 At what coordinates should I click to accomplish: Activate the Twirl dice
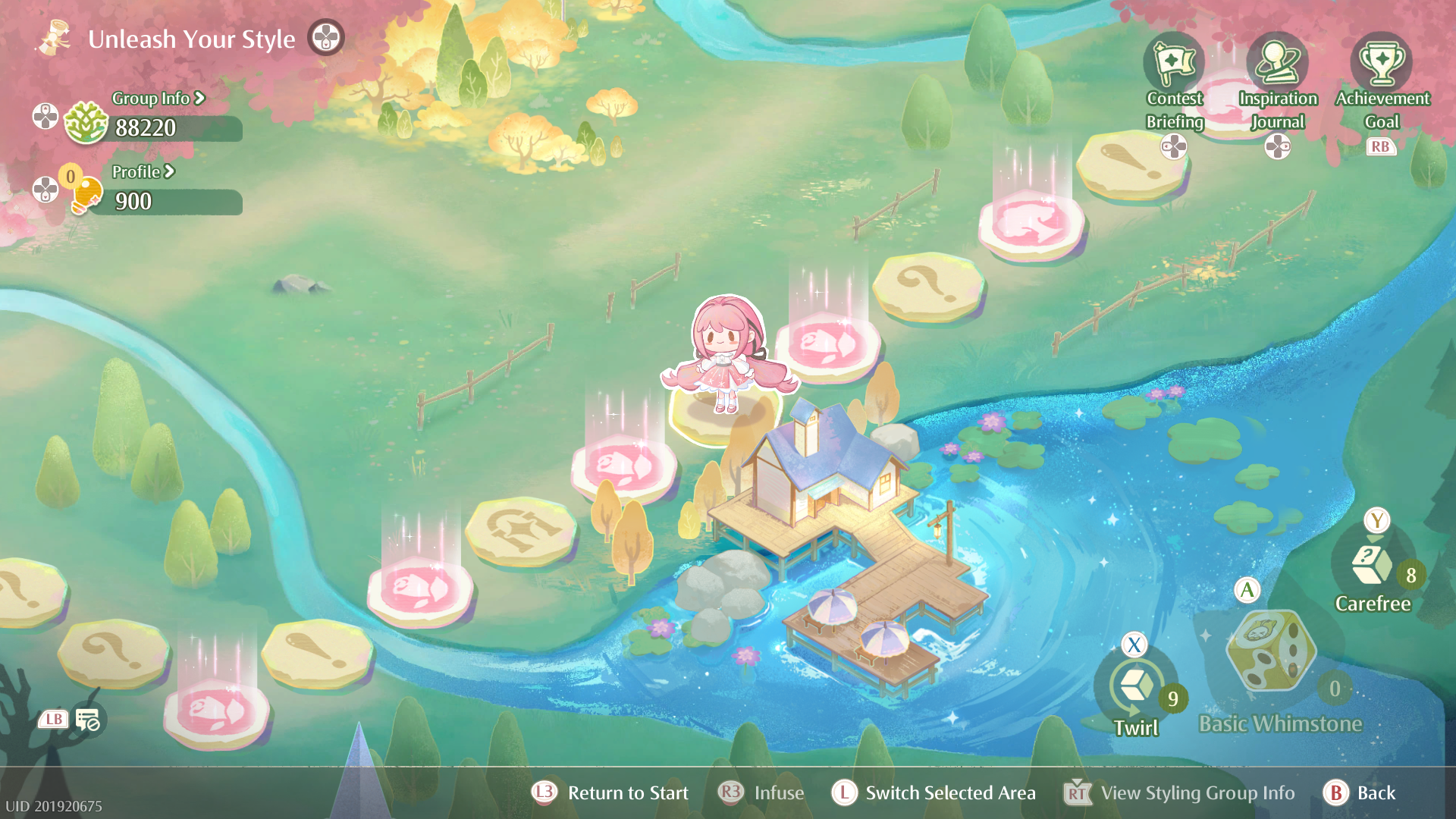[1135, 687]
